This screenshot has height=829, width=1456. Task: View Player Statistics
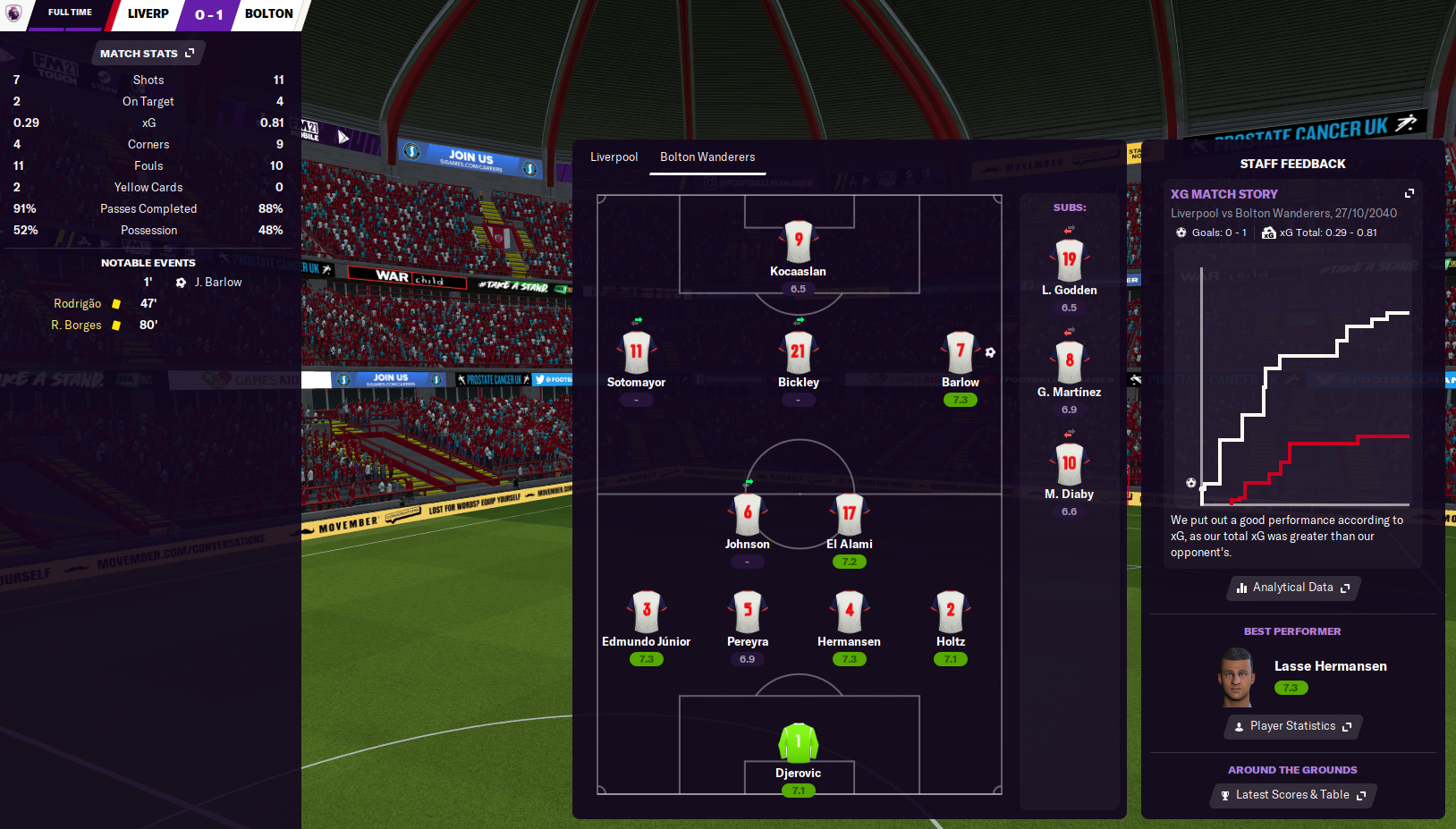point(1293,726)
